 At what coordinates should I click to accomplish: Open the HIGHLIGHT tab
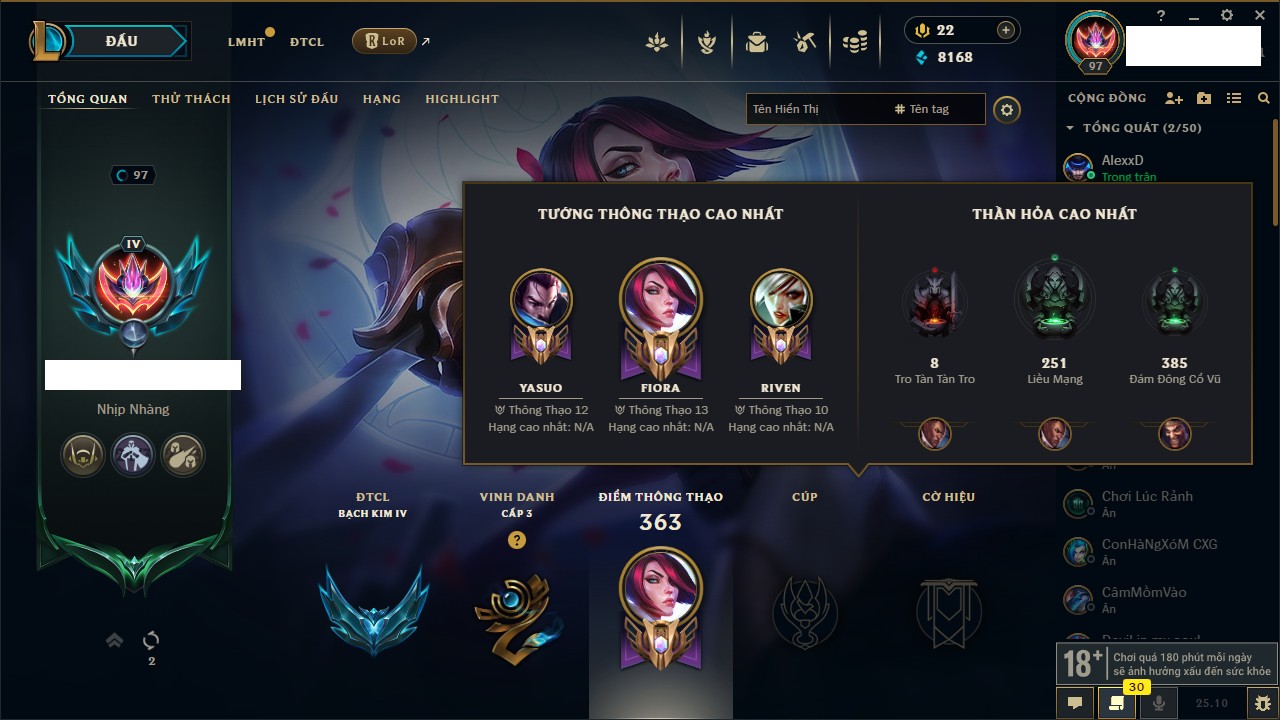[462, 99]
